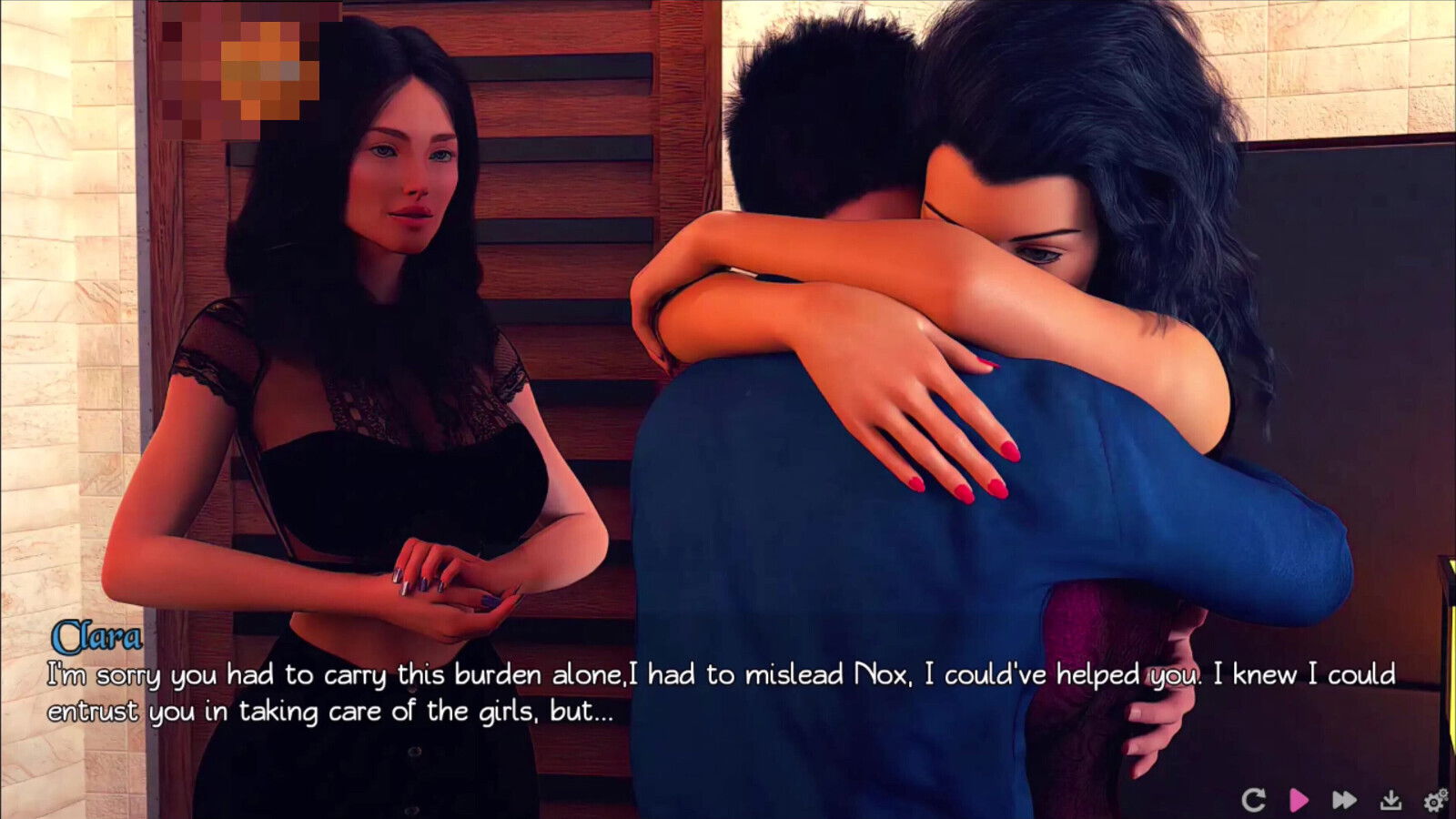
Task: Toggle auto-advance with the pink play button
Action: [1299, 797]
